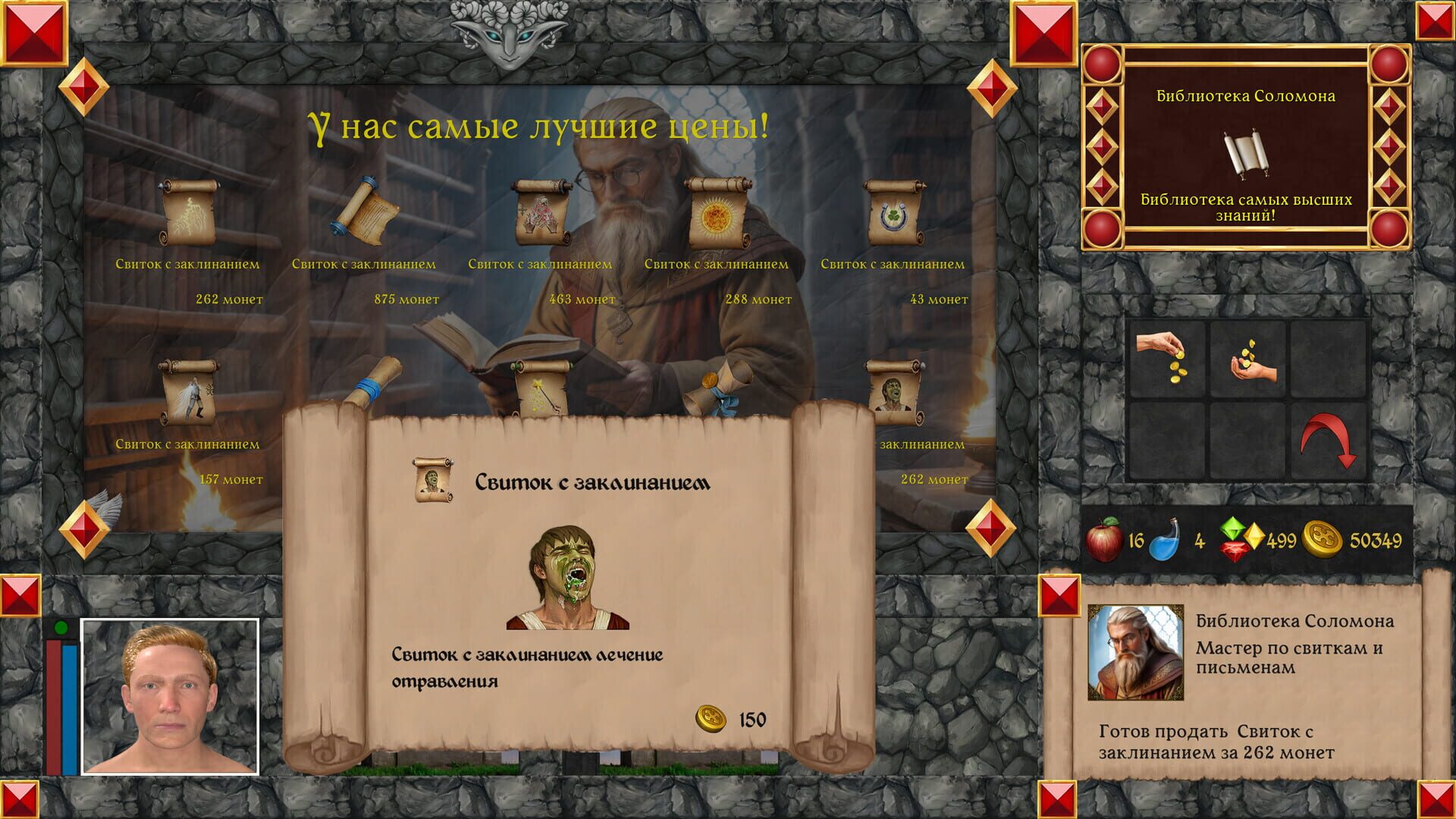Click the zombie spell scroll costing 463 монет
1456x819 pixels.
[540, 212]
